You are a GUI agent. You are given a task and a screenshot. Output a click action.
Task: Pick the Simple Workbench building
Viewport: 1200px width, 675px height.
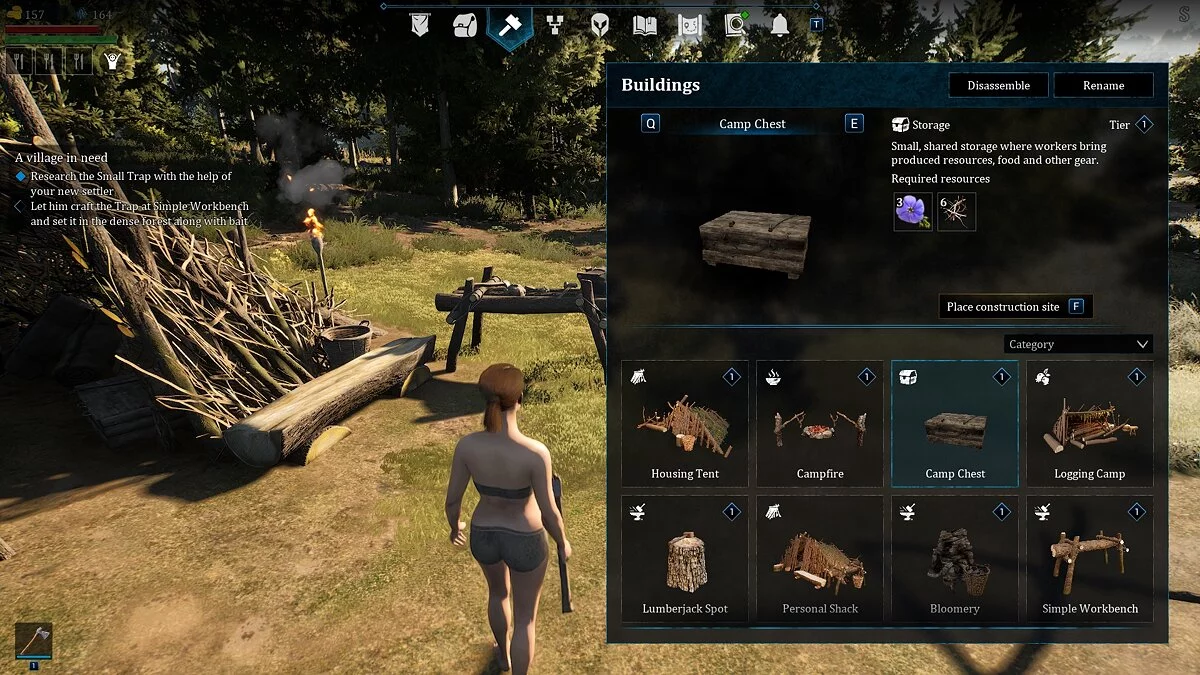coord(1089,559)
